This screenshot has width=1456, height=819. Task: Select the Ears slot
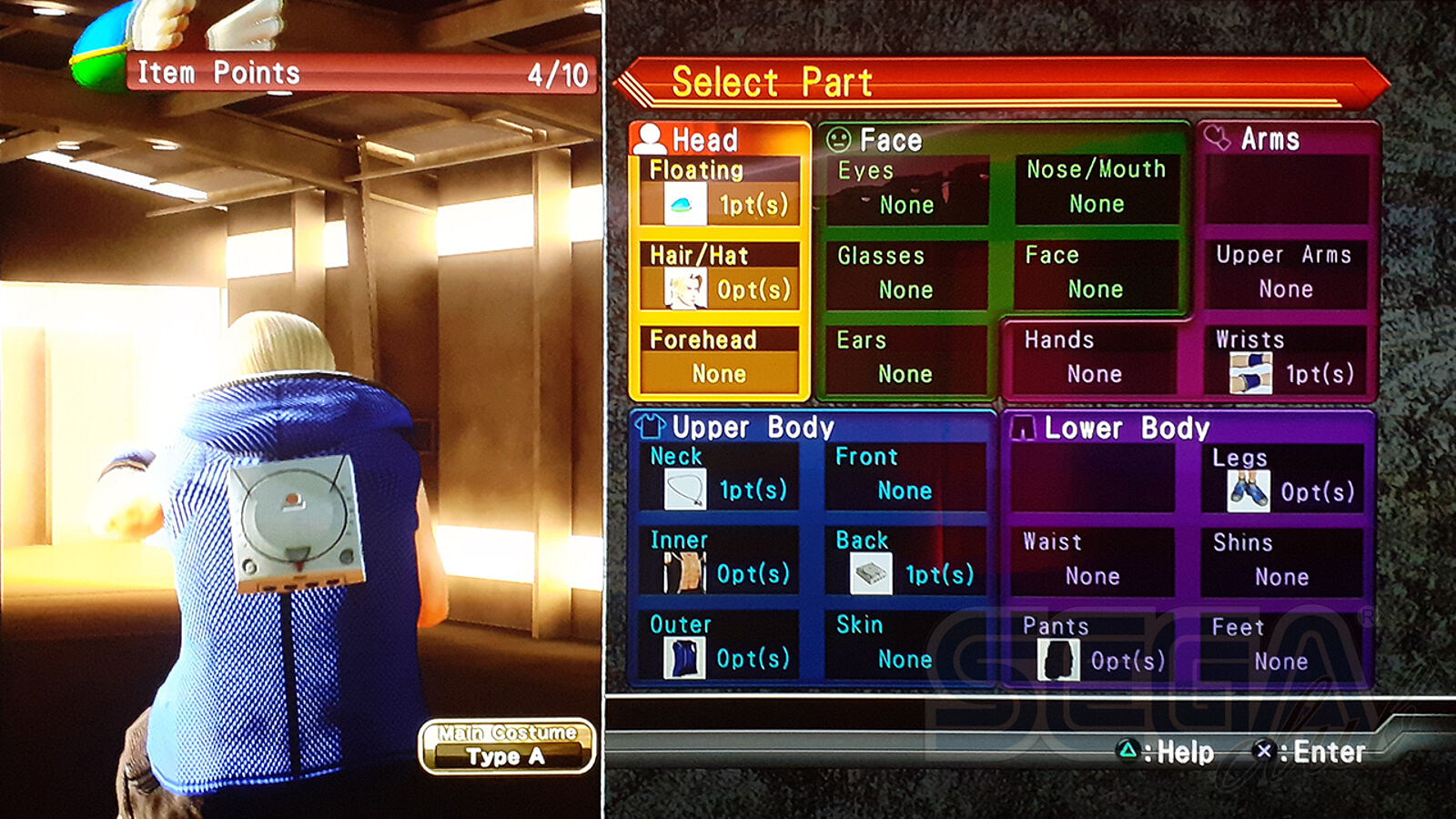906,359
